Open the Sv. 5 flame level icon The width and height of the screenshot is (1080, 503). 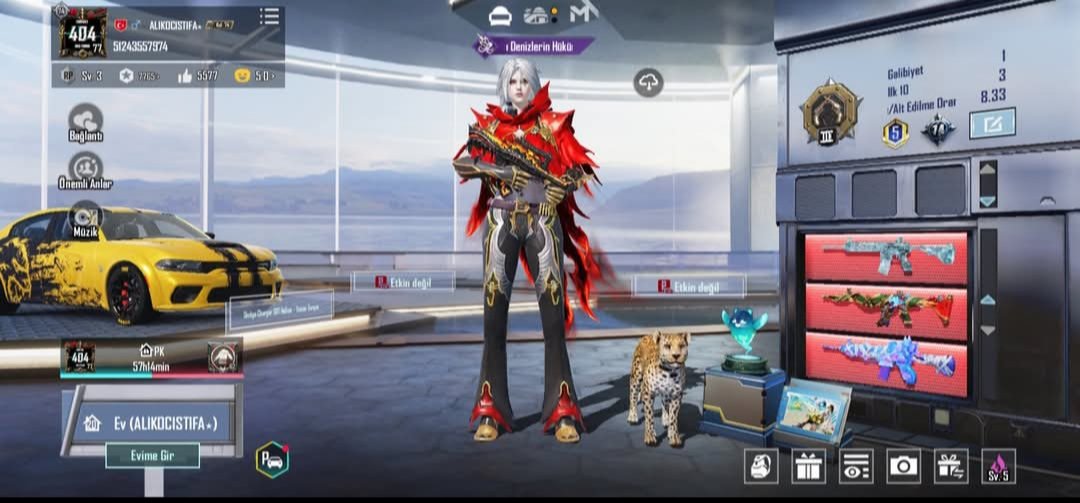(x=998, y=465)
